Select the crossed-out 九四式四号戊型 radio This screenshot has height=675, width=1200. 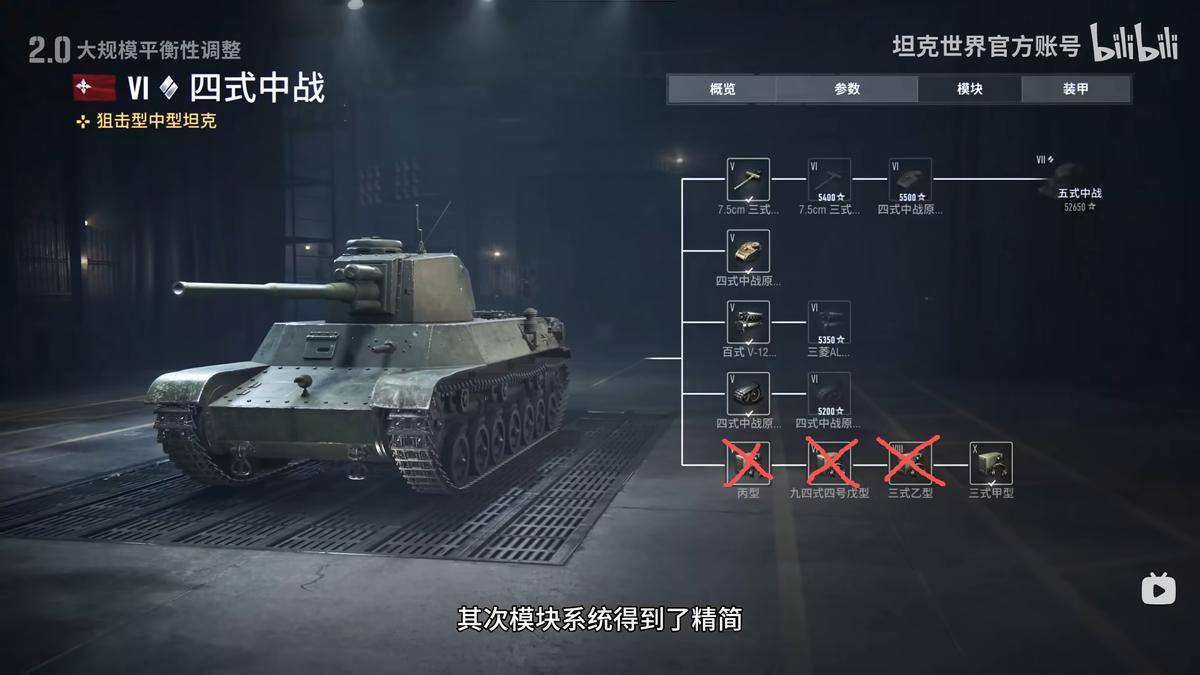(829, 463)
